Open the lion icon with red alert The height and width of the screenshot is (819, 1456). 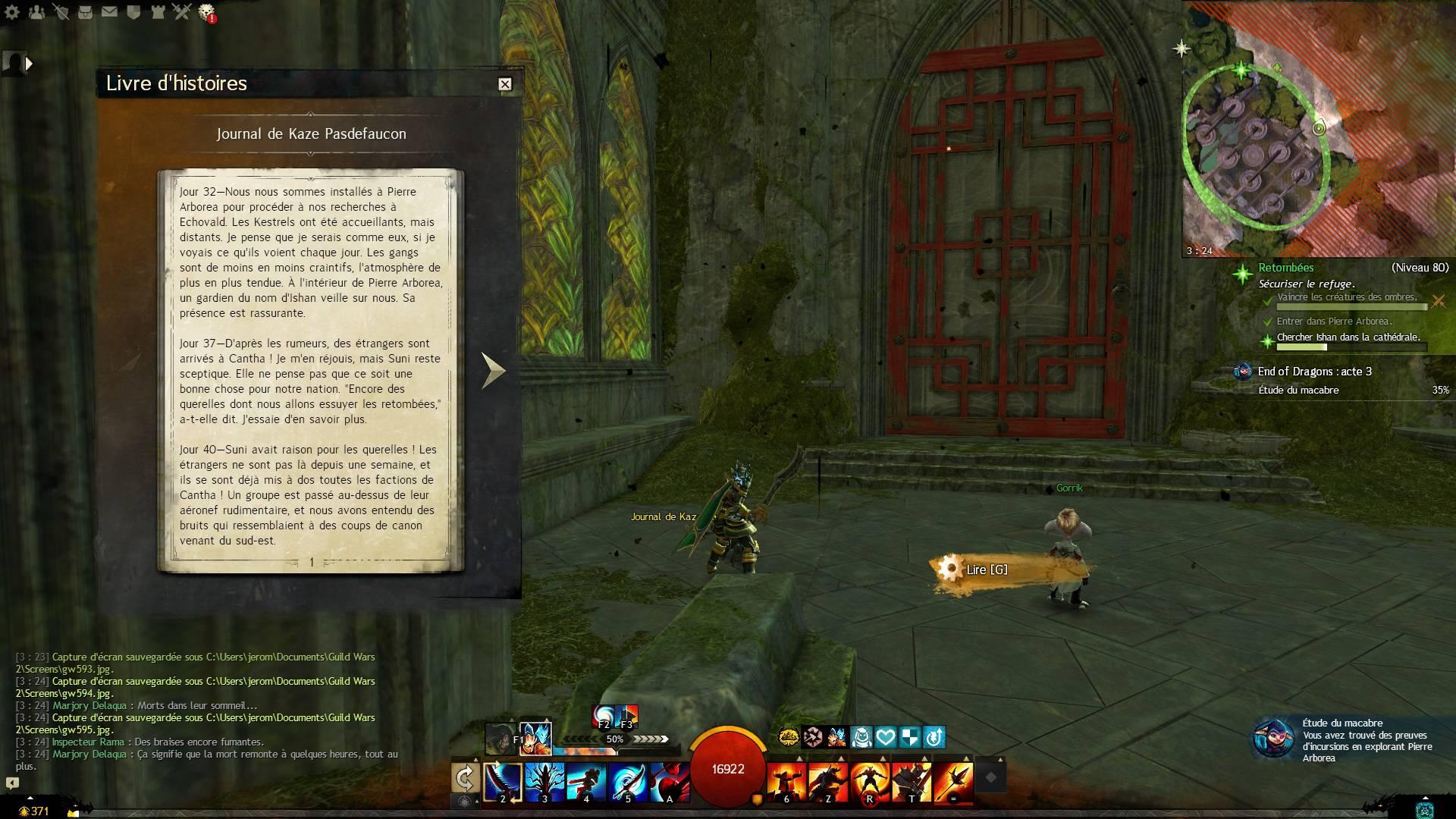pos(206,12)
